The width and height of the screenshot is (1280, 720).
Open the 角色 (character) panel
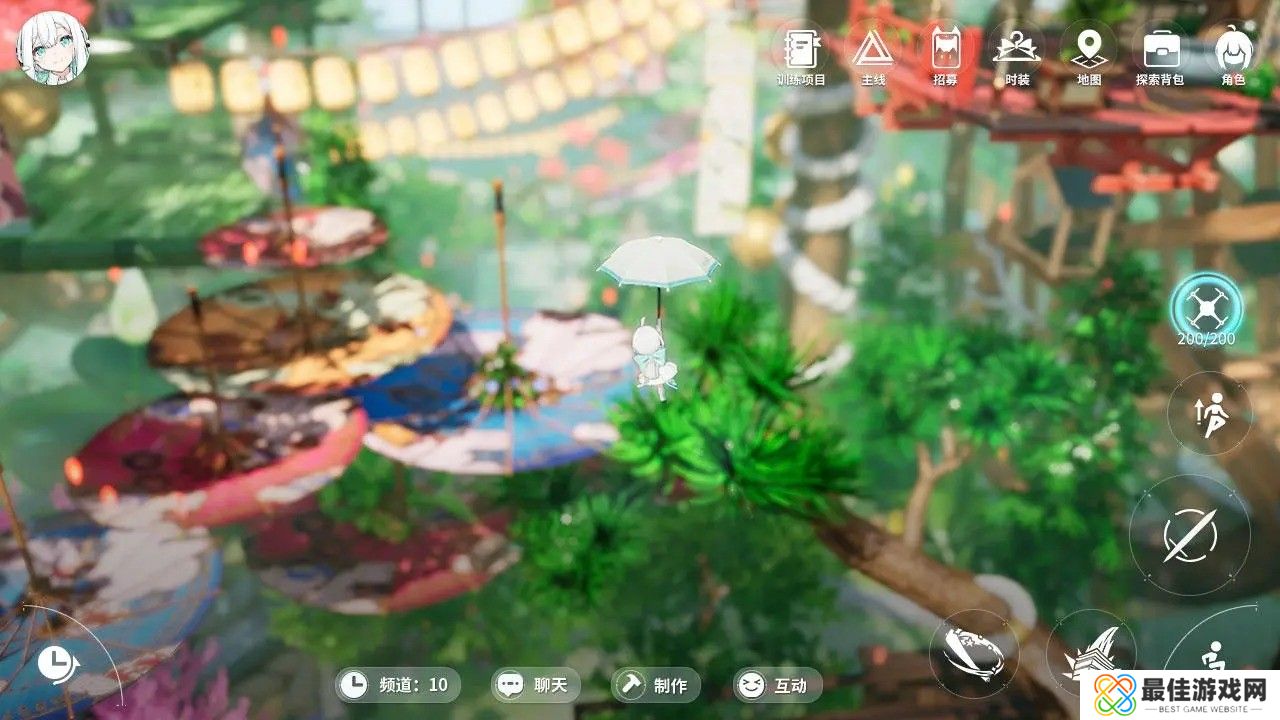pyautogui.click(x=1232, y=50)
